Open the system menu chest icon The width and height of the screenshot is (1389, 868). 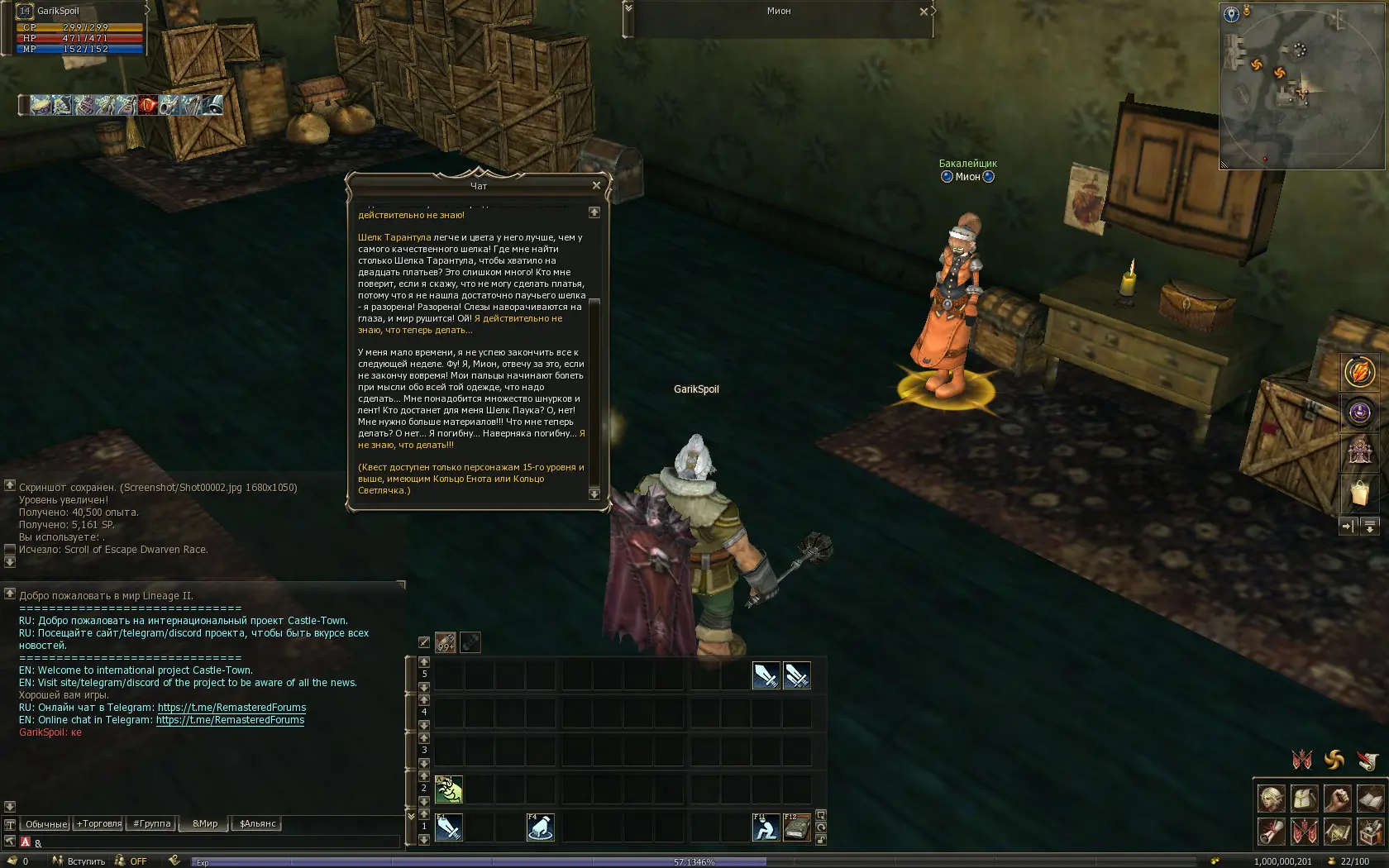tap(1370, 831)
